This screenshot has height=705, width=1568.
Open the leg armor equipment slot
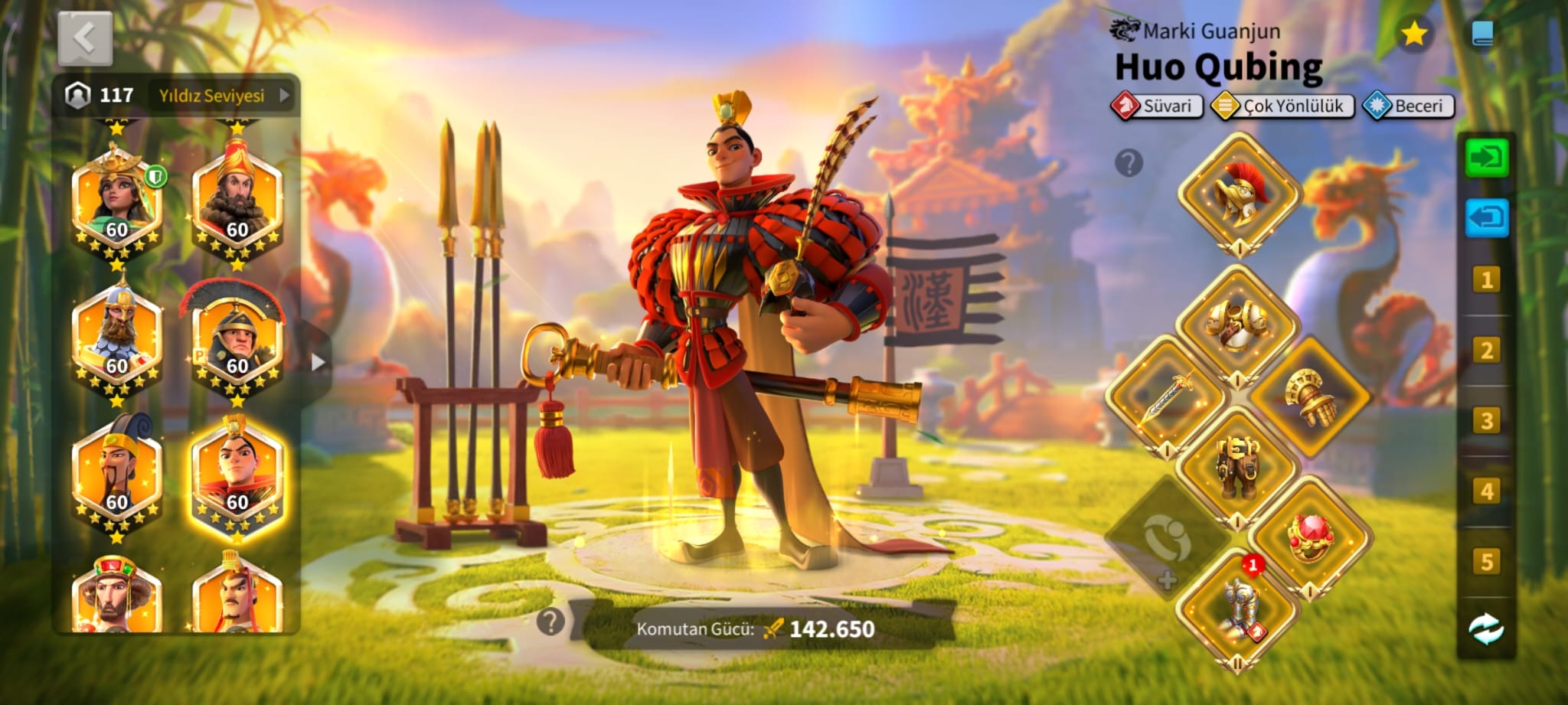(1237, 465)
